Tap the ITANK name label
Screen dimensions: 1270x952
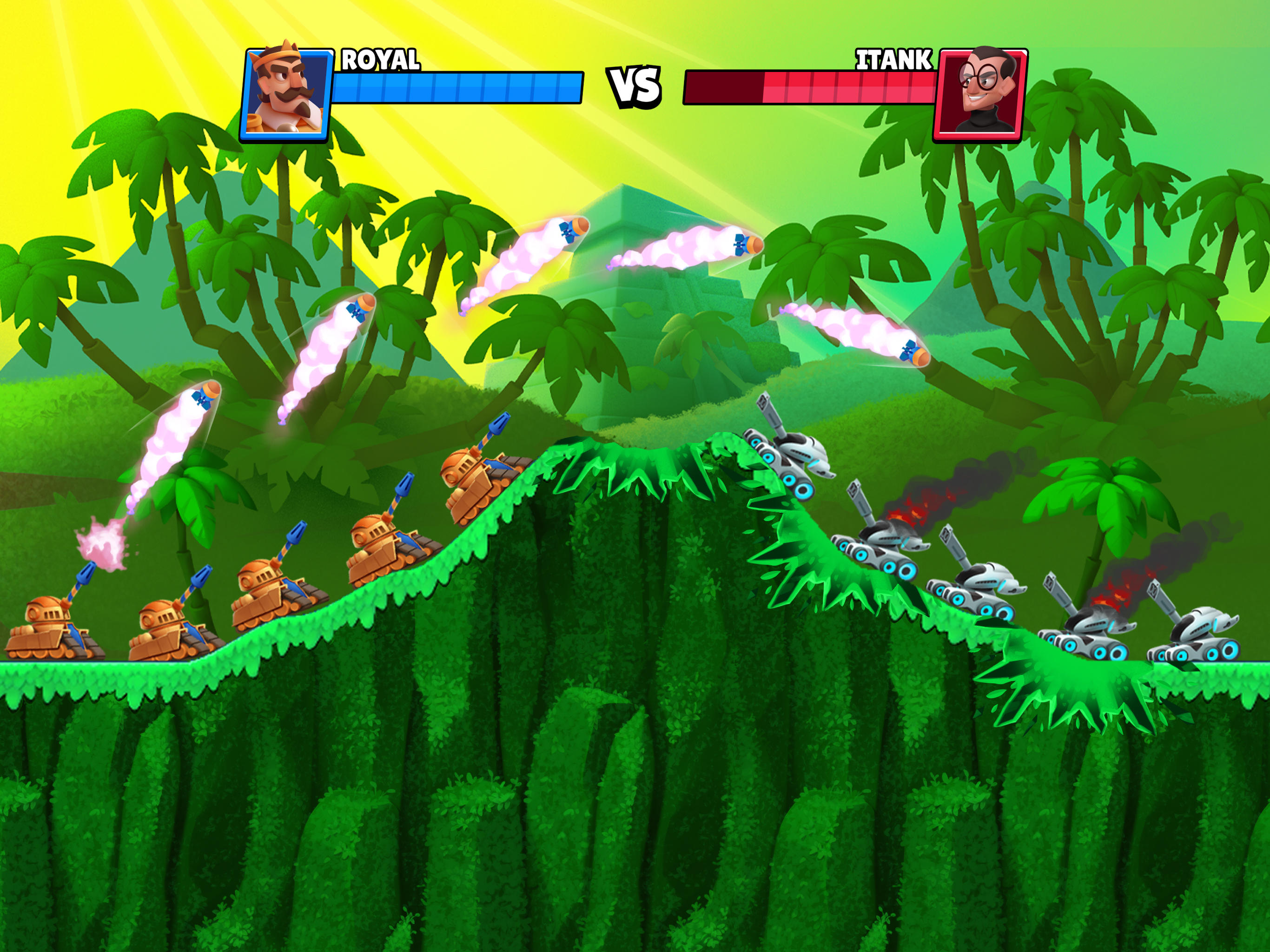coord(894,59)
